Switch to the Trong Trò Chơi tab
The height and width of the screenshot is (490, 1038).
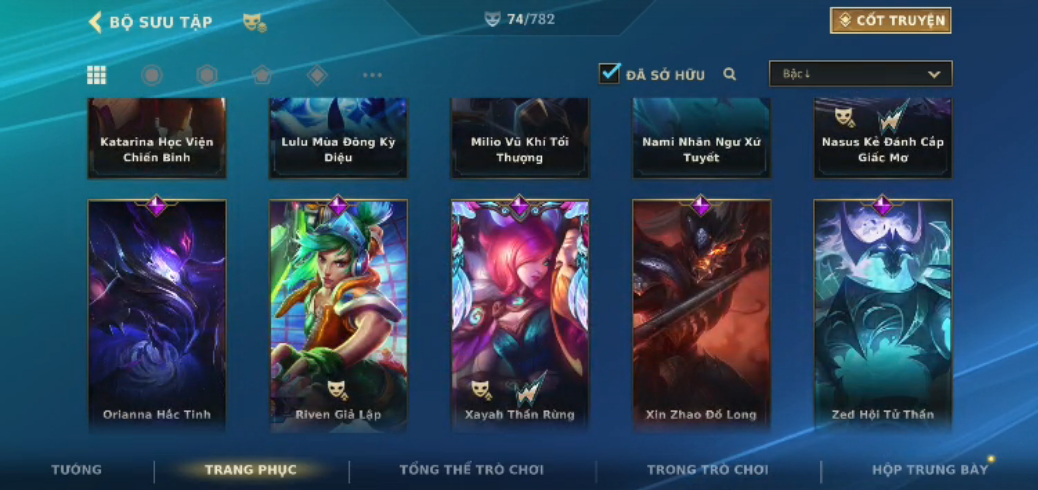pyautogui.click(x=707, y=470)
